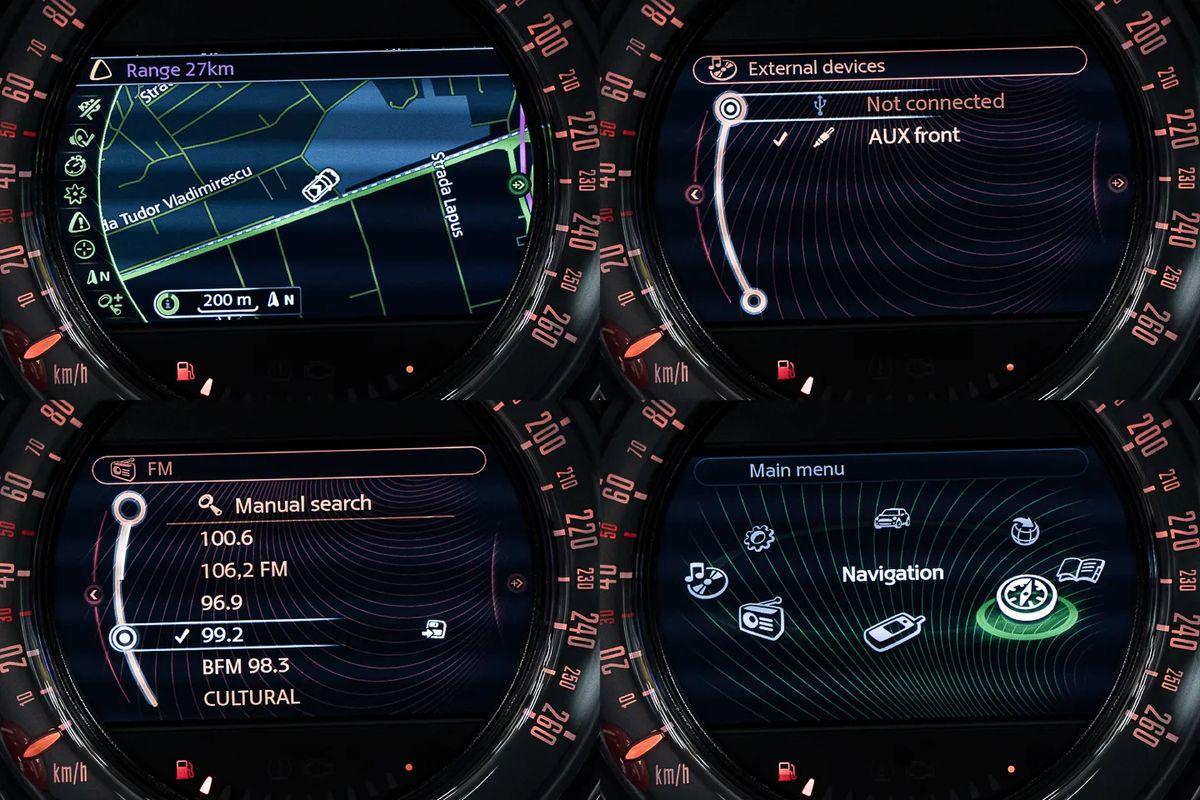This screenshot has height=800, width=1200.
Task: Tune to station 96.9
Action: click(x=223, y=603)
